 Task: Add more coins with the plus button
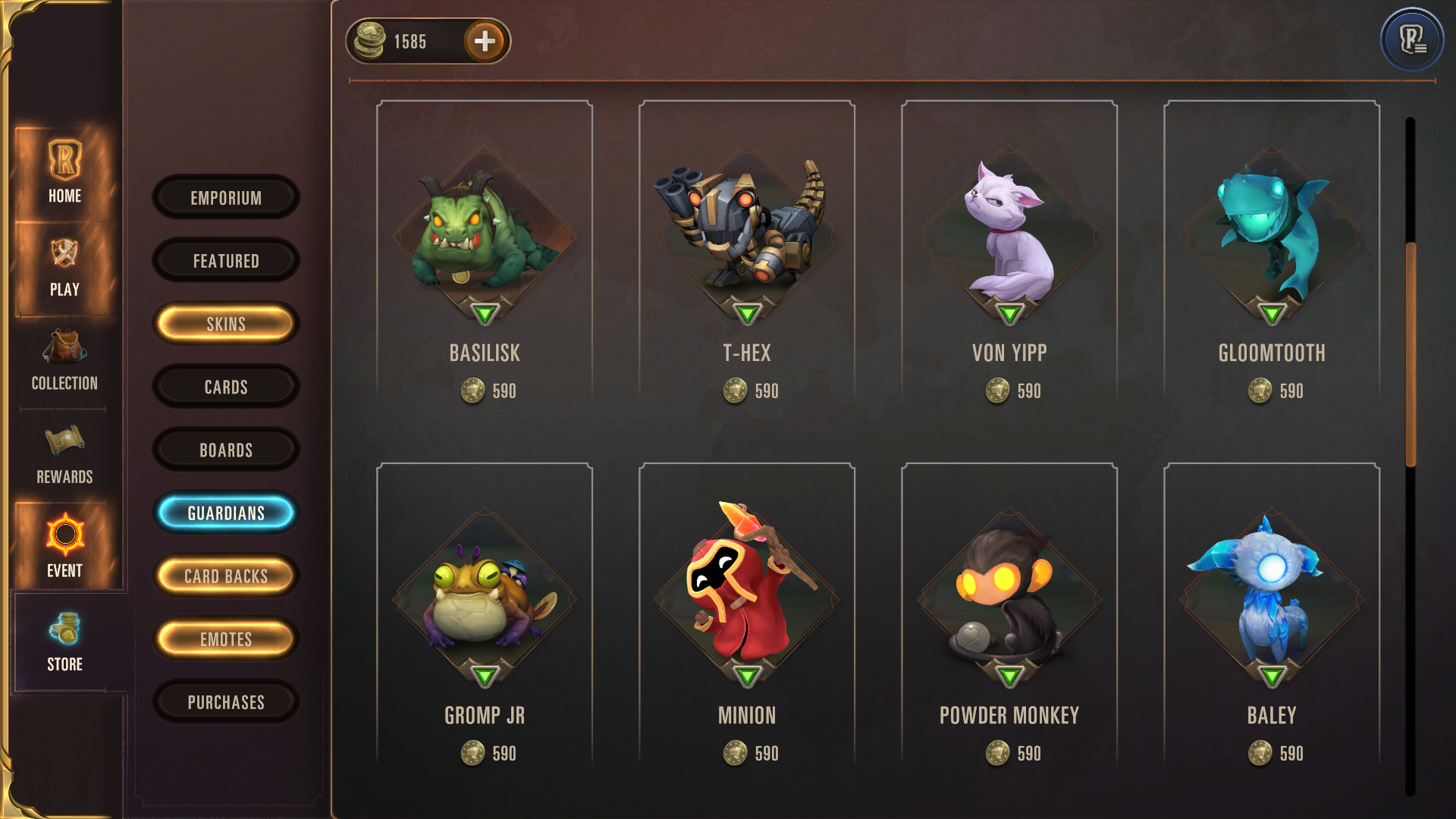click(x=485, y=41)
